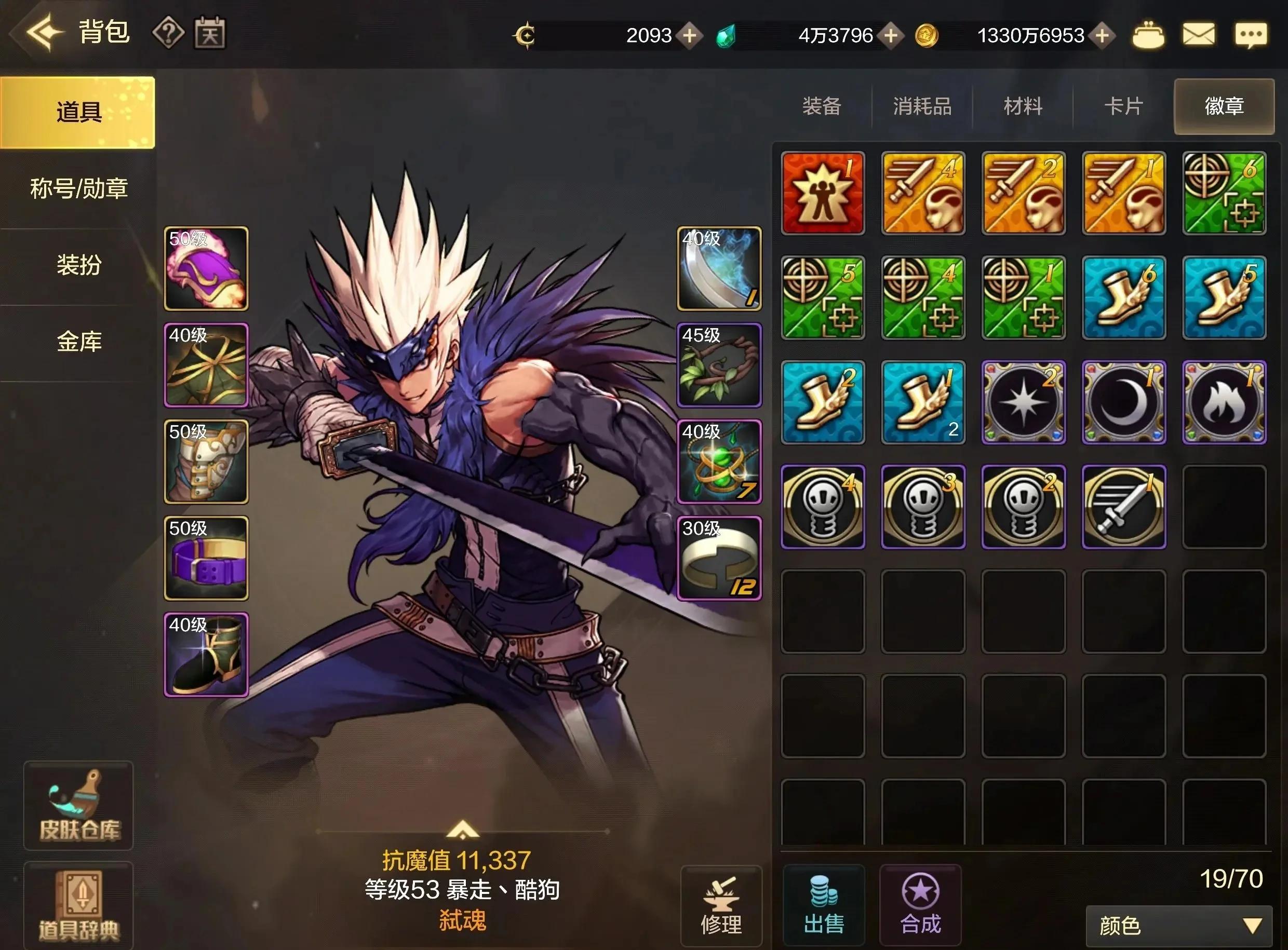Show the 材料 materials tab
Screen dimensions: 1288x950
point(1022,106)
